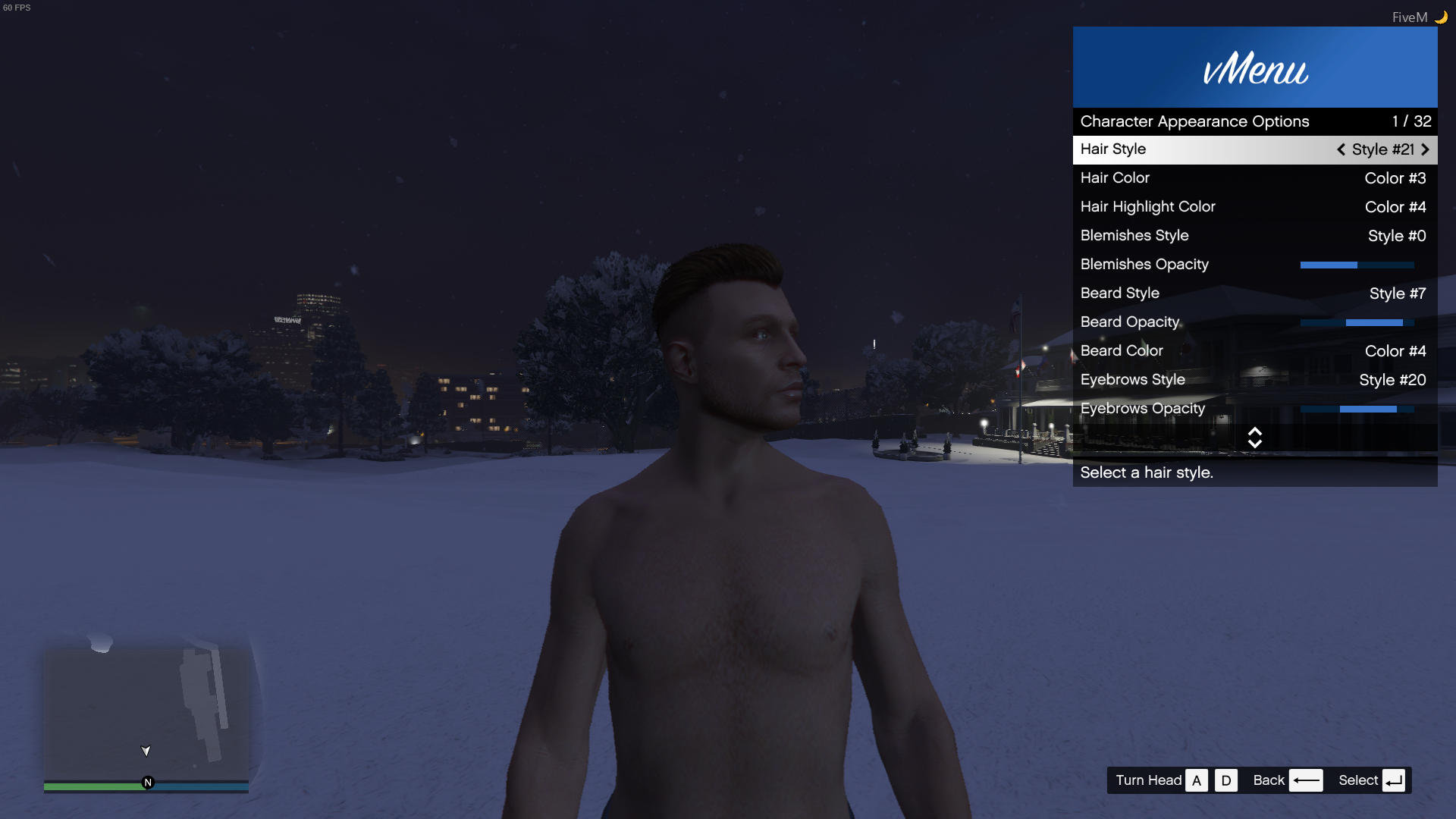Select the Eyebrows Style row
Screen dimensions: 1456x819
(x=1254, y=380)
